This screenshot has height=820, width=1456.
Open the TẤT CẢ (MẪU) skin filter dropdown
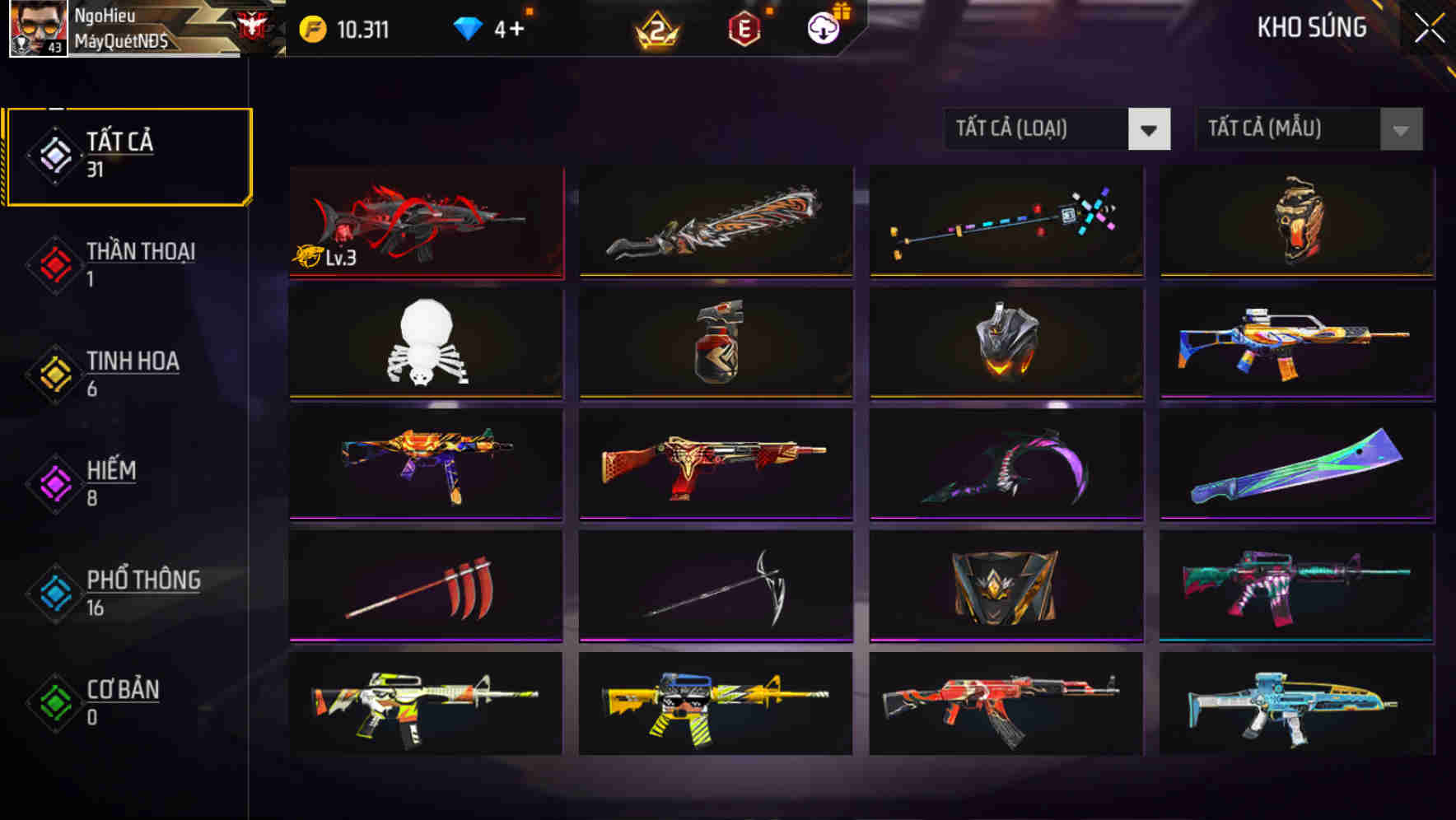[1308, 129]
